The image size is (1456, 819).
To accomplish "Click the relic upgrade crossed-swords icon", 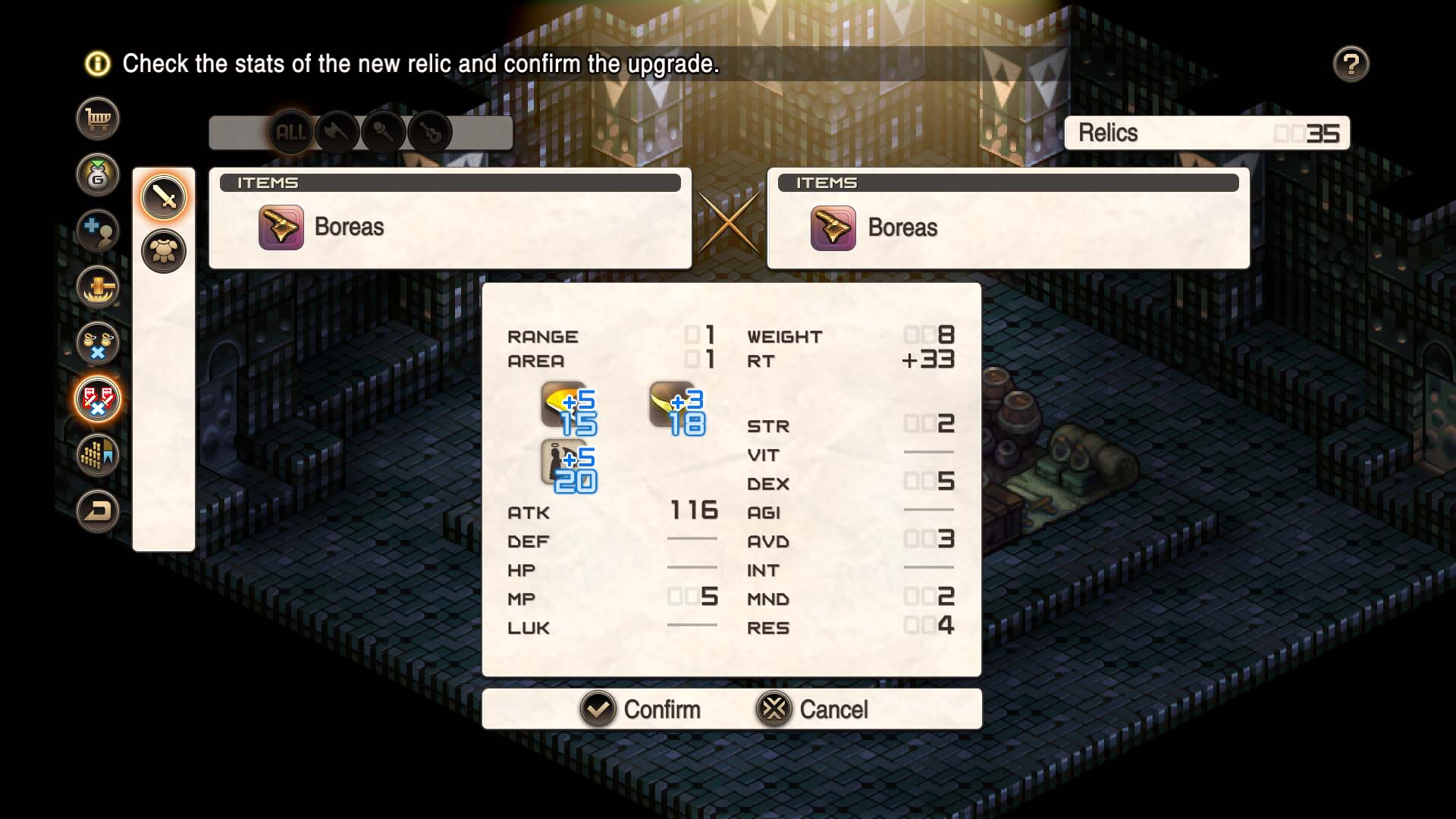I will (97, 399).
